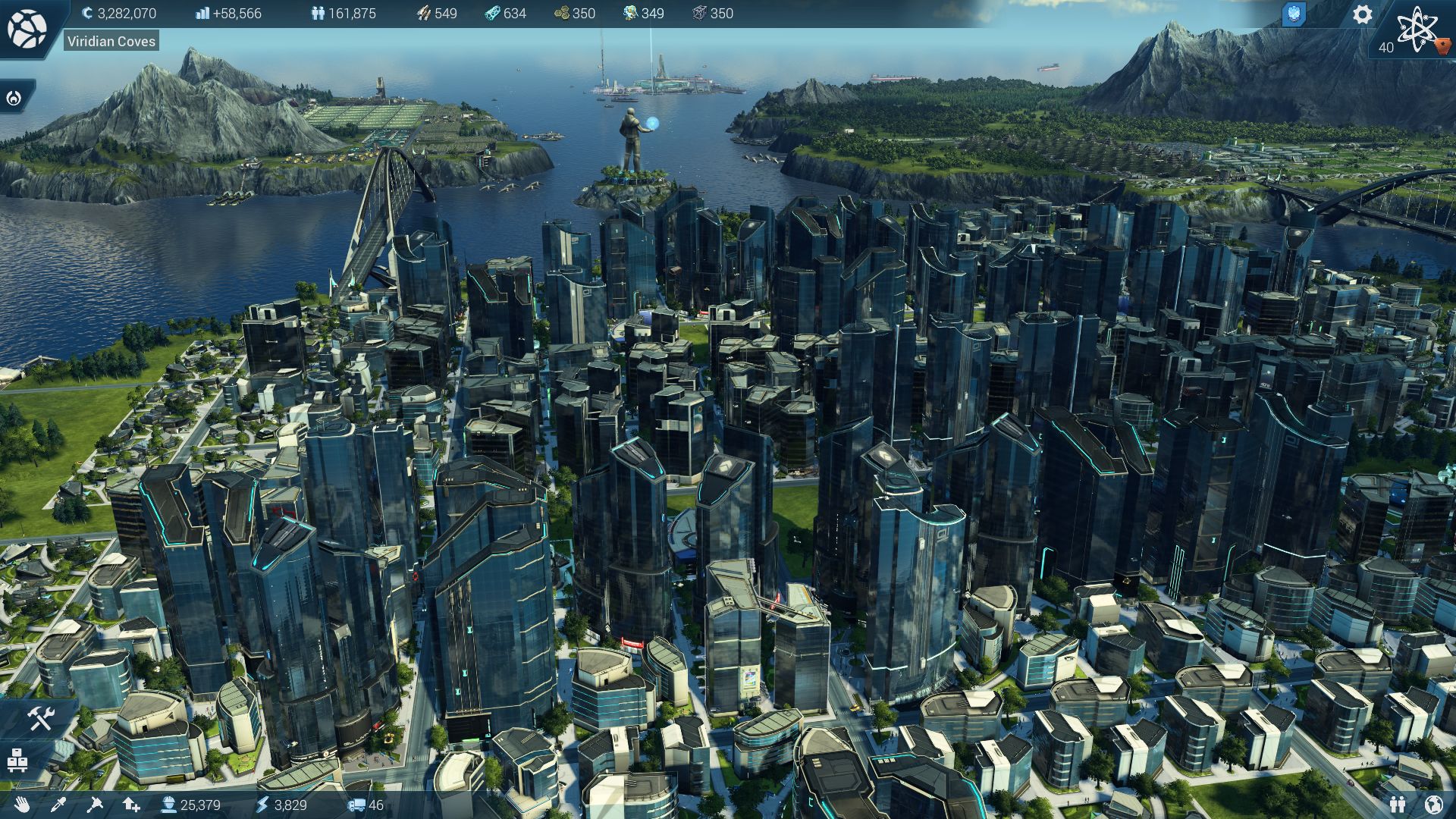This screenshot has height=819, width=1456.
Task: Activate the upgrade arrow tool
Action: tap(131, 805)
